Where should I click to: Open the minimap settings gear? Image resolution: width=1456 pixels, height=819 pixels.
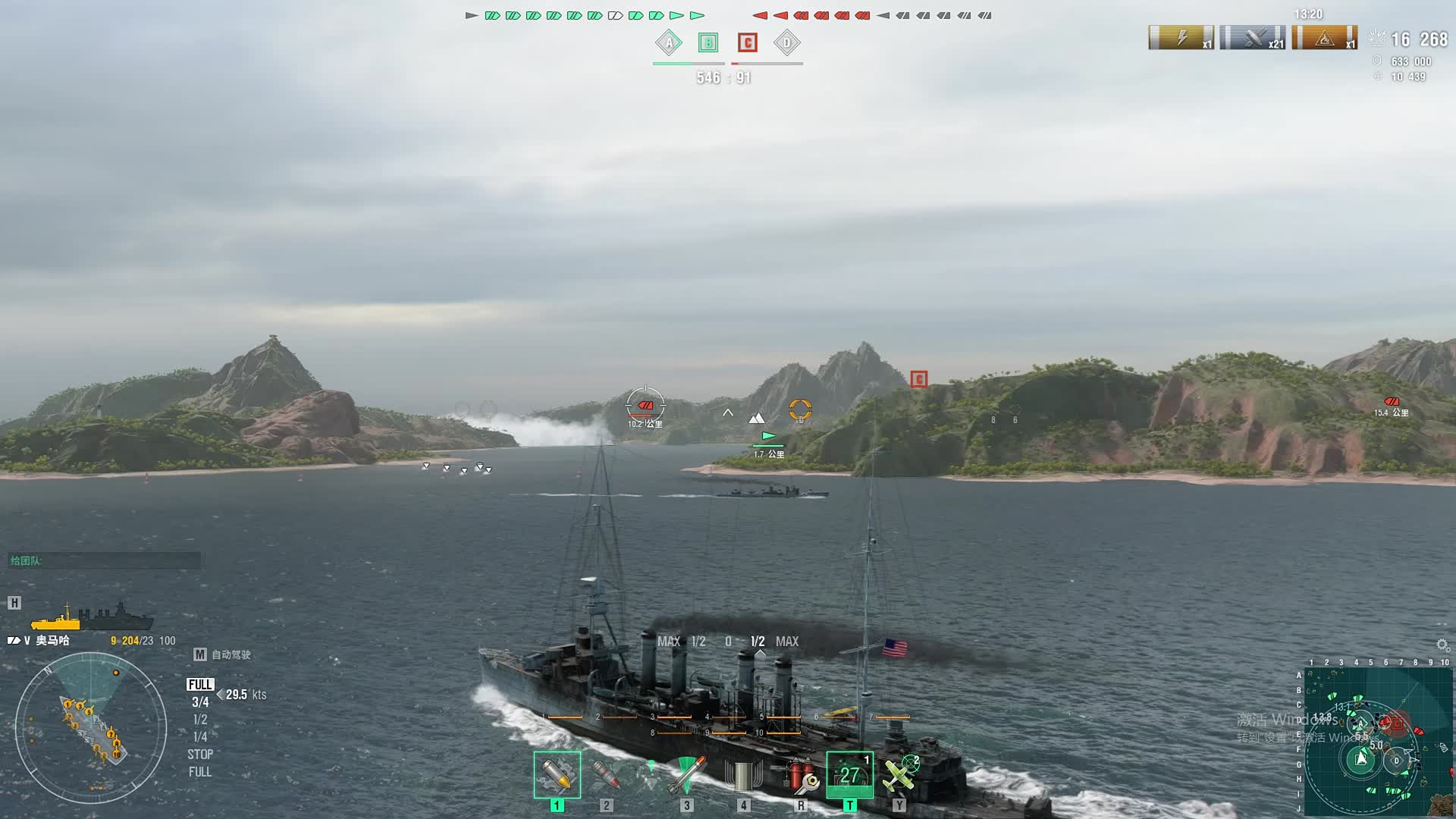point(1442,645)
